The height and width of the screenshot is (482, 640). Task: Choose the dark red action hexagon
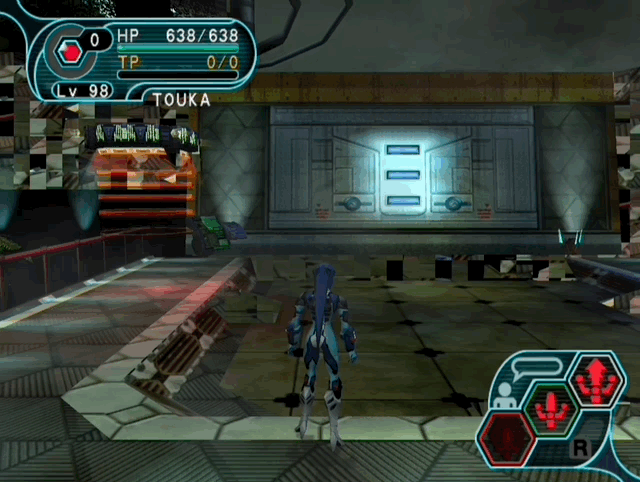(x=506, y=438)
